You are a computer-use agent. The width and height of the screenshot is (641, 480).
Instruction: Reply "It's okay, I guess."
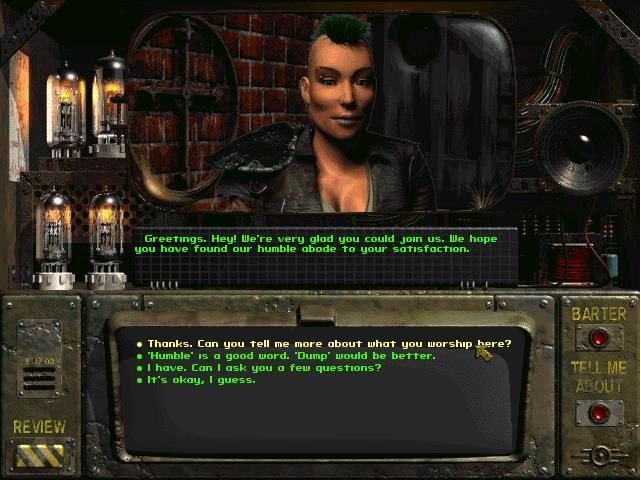[x=201, y=380]
